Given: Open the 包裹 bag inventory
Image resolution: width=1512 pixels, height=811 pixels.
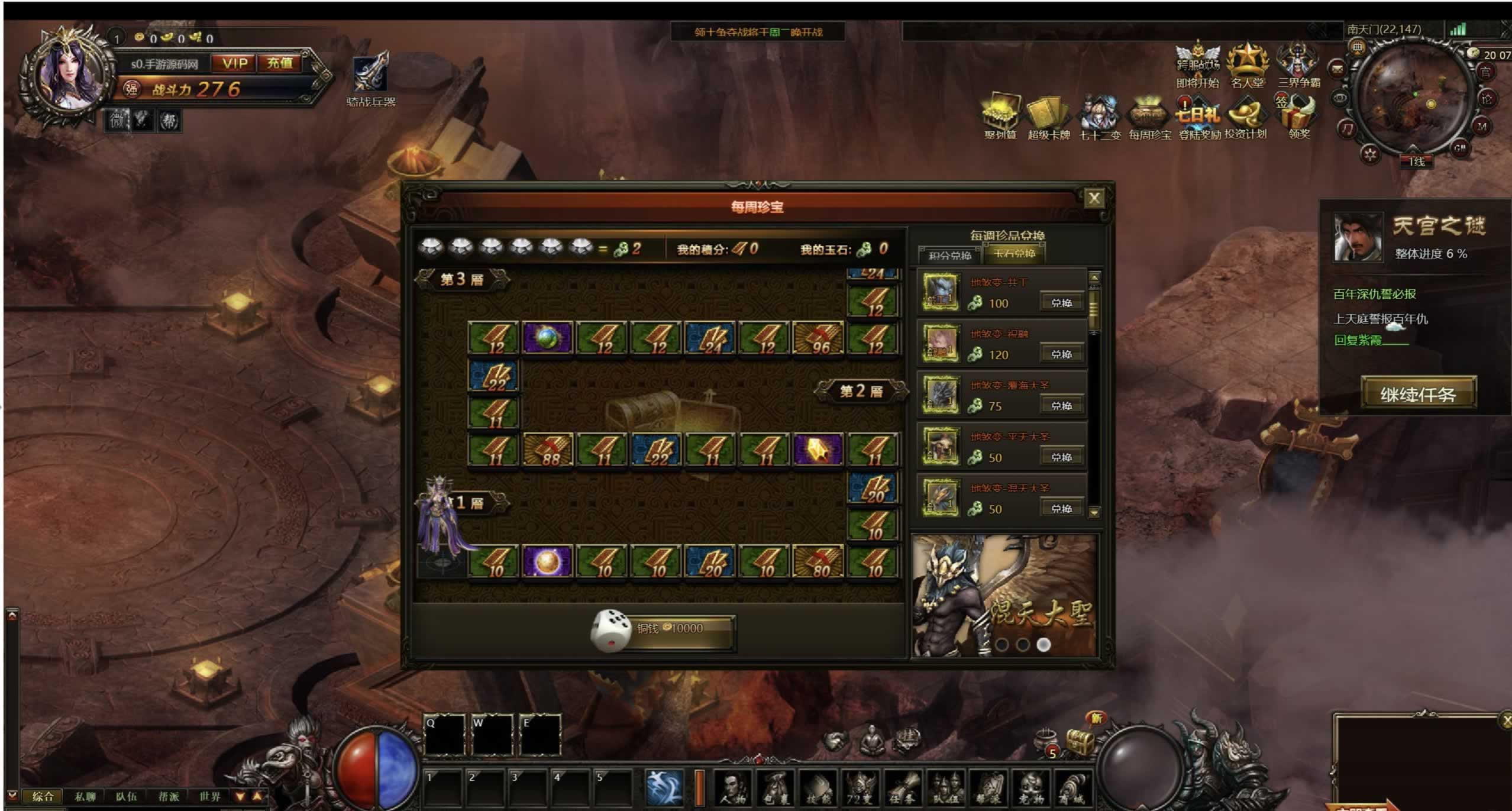Looking at the screenshot, I should 776,789.
